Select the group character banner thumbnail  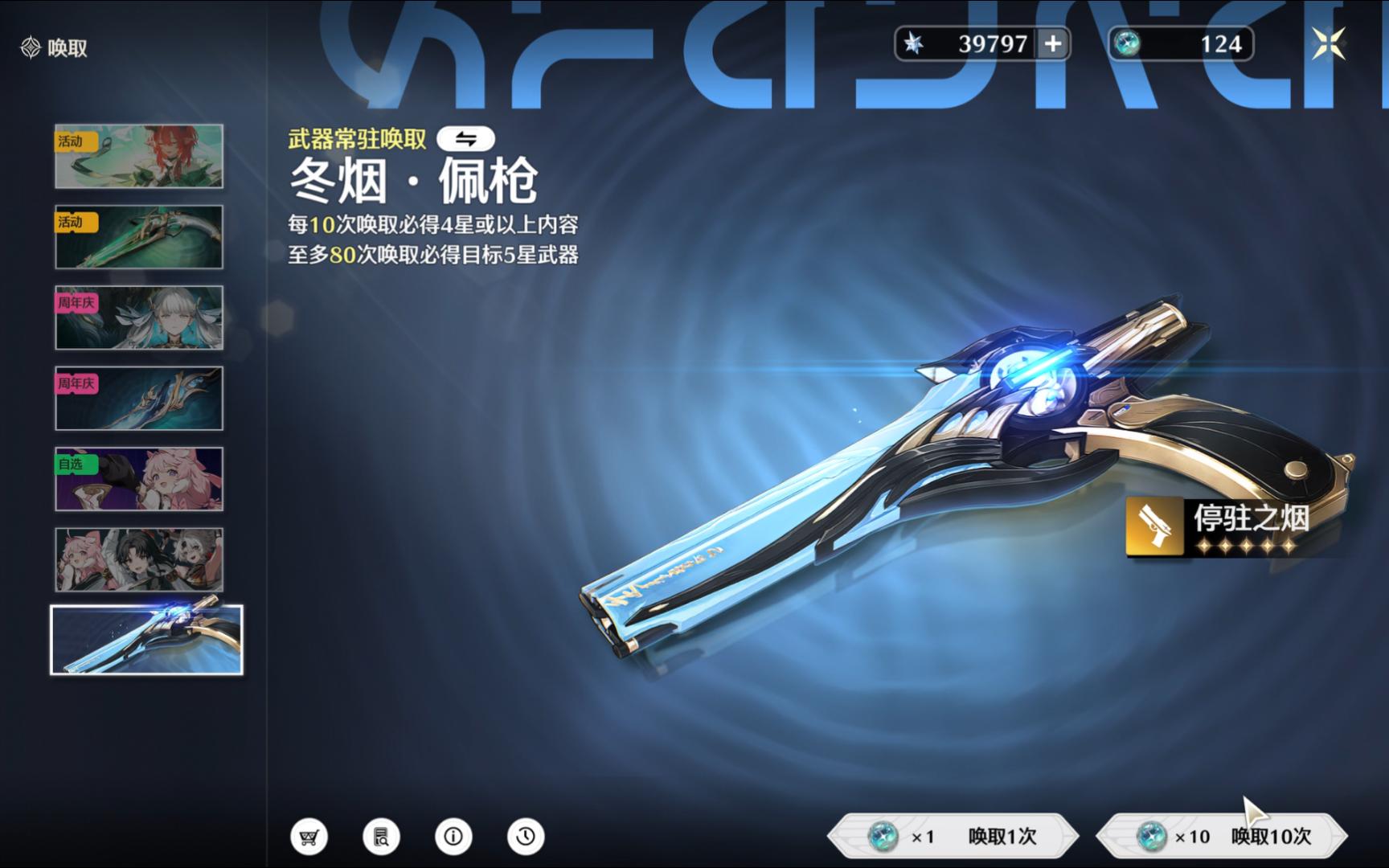(x=138, y=559)
